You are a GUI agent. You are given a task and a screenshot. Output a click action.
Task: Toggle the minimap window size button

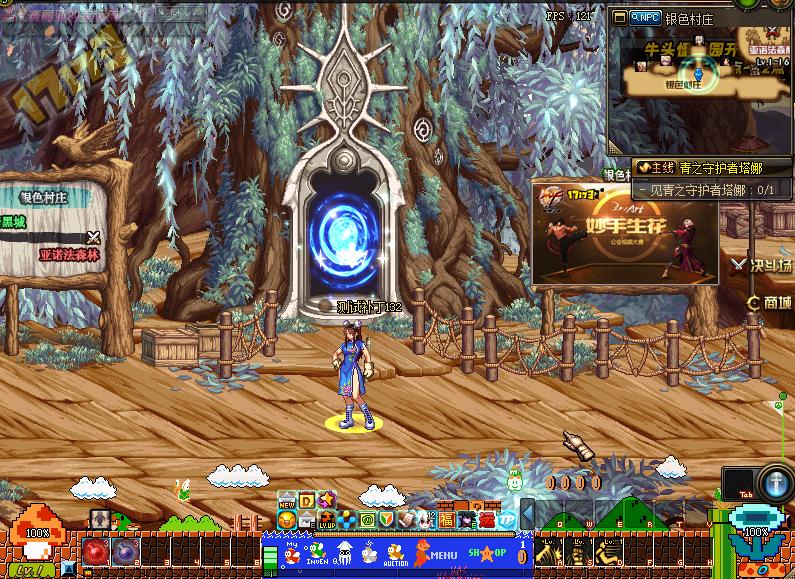point(620,17)
